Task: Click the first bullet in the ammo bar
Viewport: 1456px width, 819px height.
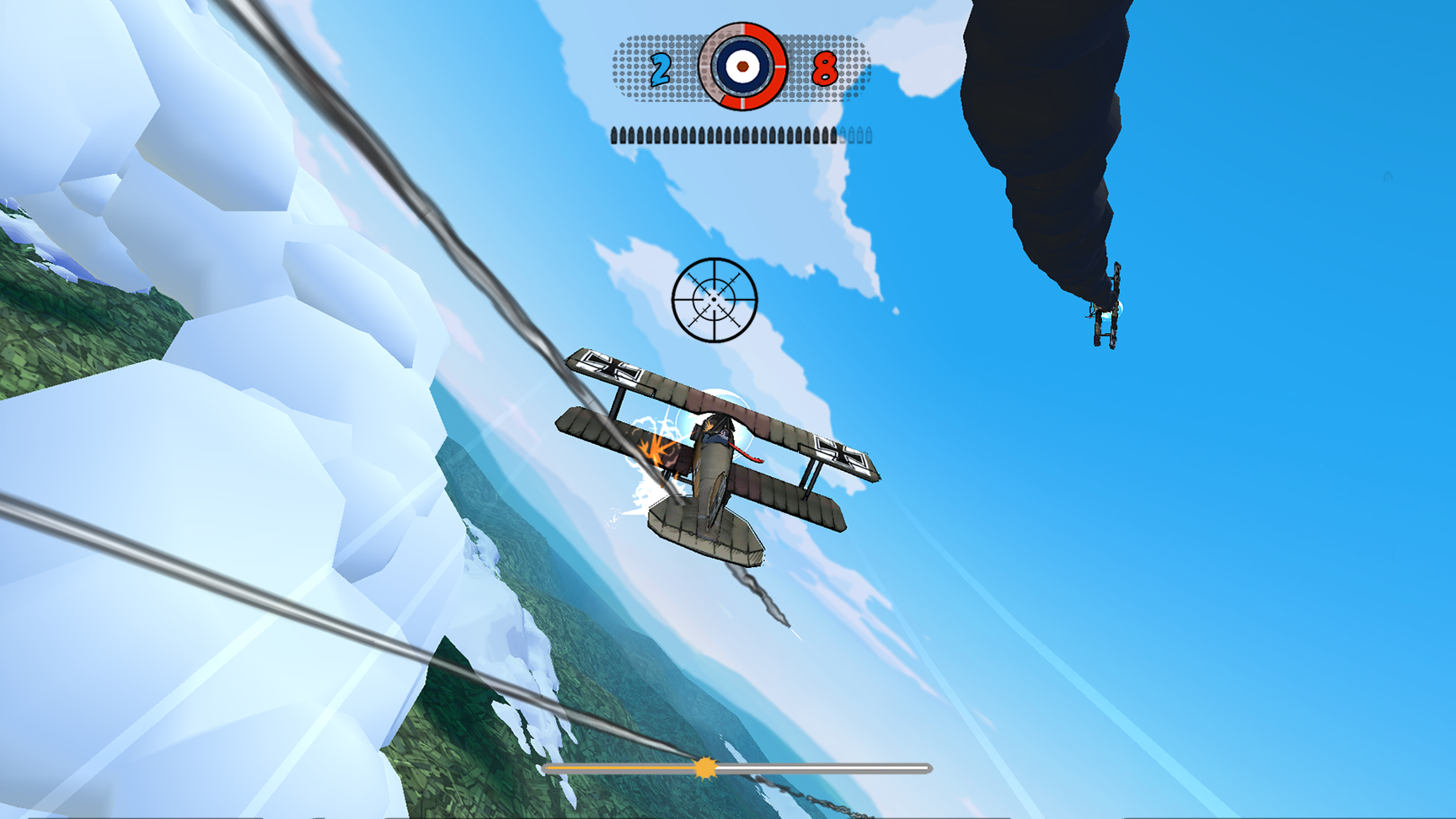Action: coord(614,136)
